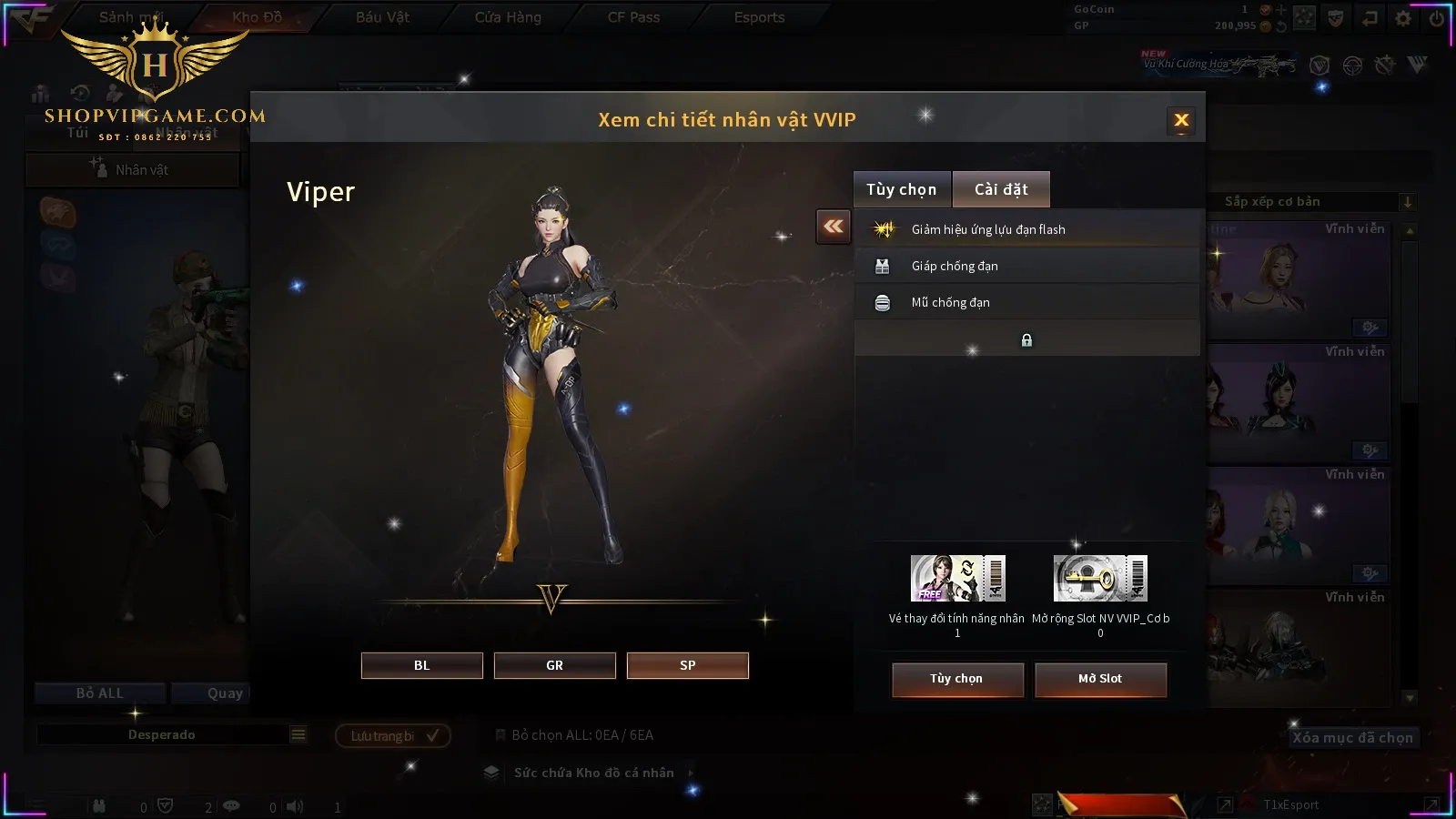Switch to the Tùy chọn tab
Viewport: 1456px width, 819px height.
tap(901, 189)
